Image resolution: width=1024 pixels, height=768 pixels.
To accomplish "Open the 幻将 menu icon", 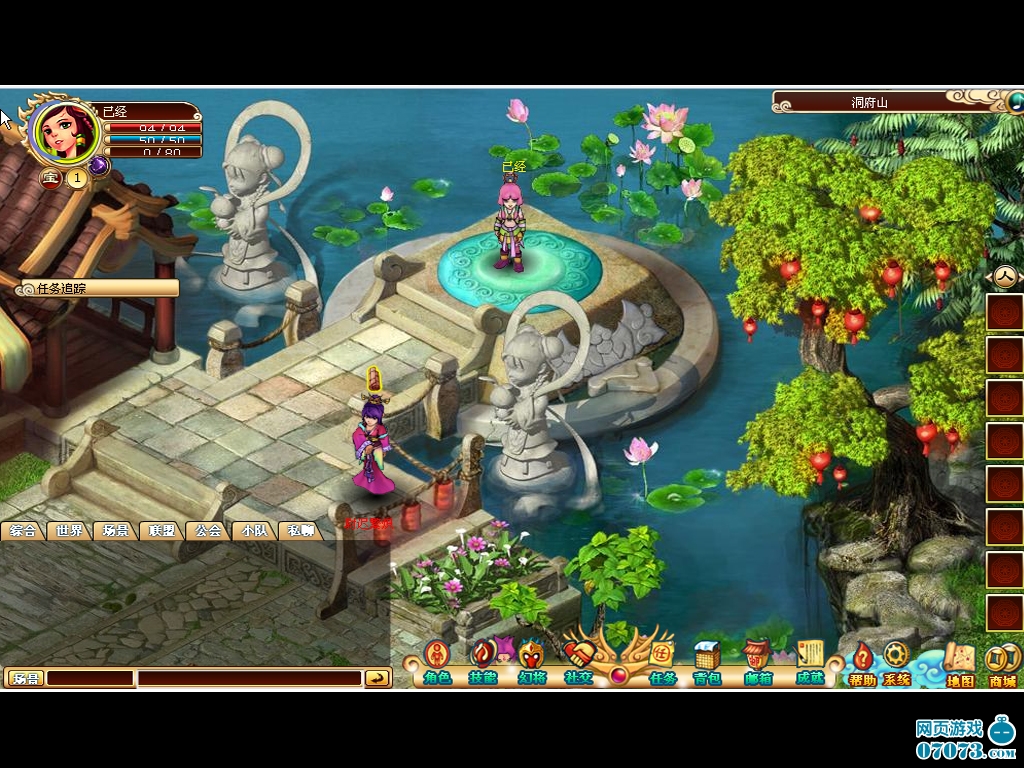I will coord(531,660).
